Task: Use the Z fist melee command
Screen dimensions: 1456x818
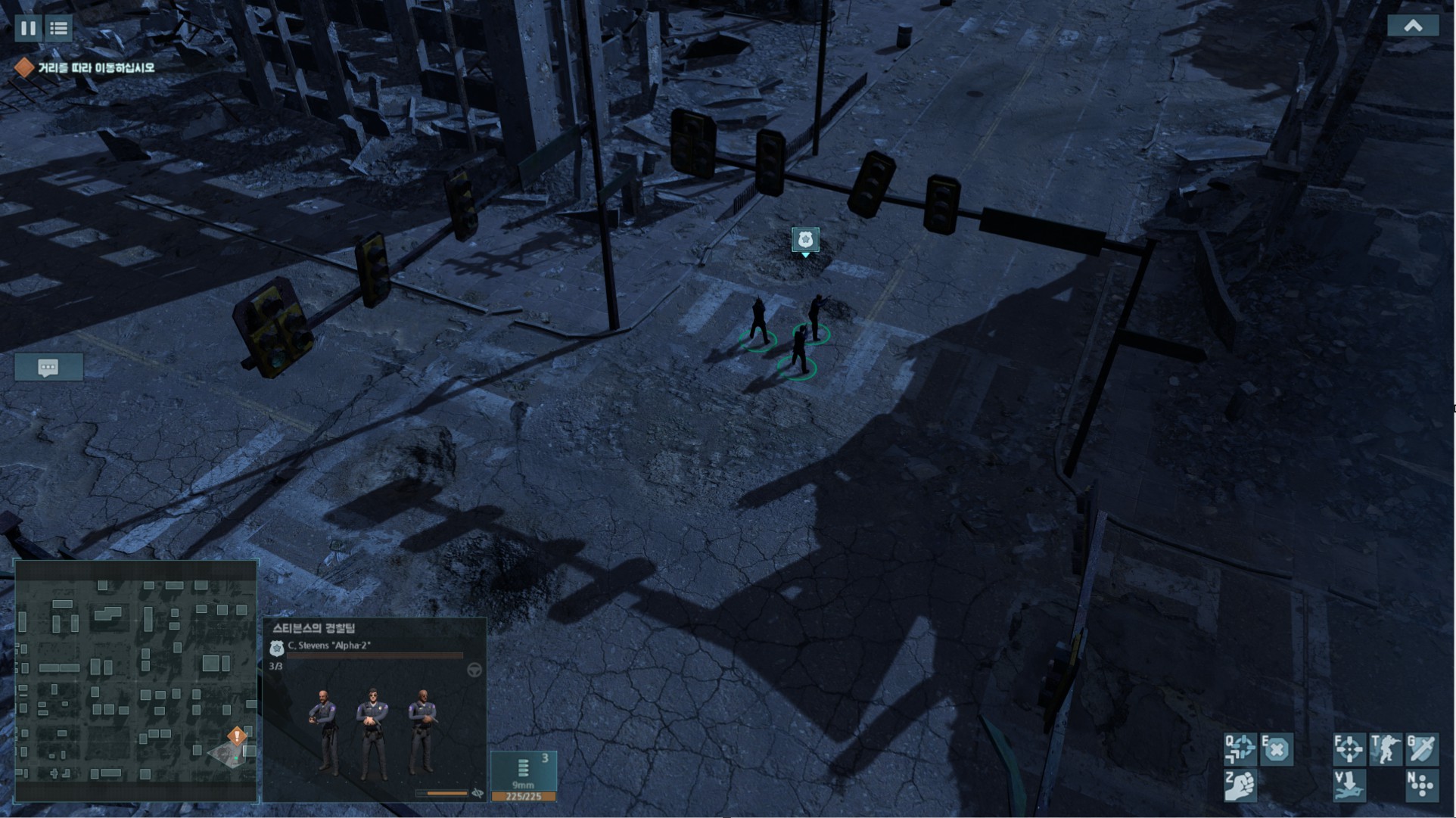Action: (x=1241, y=785)
